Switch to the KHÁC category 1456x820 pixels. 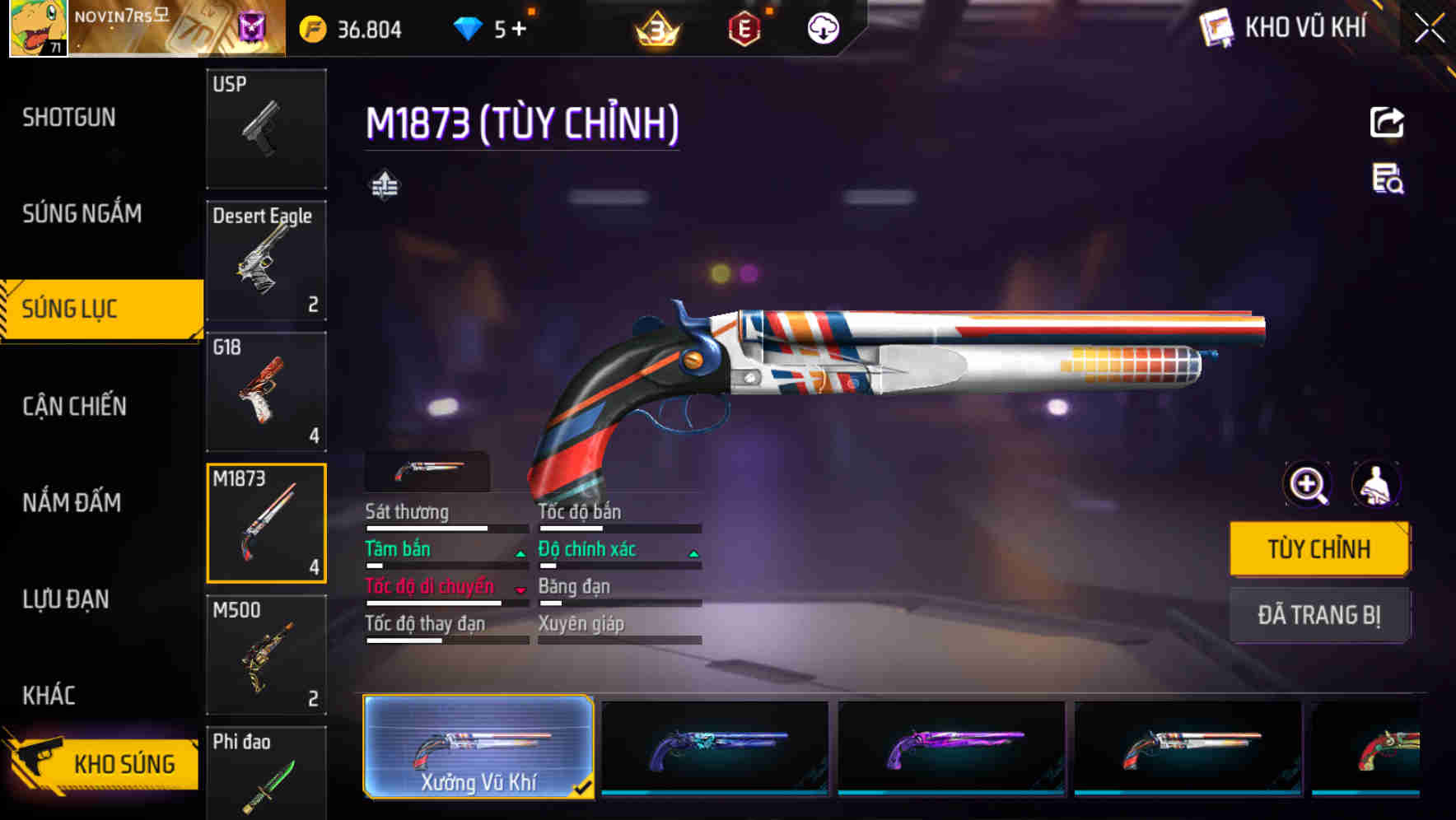(49, 696)
